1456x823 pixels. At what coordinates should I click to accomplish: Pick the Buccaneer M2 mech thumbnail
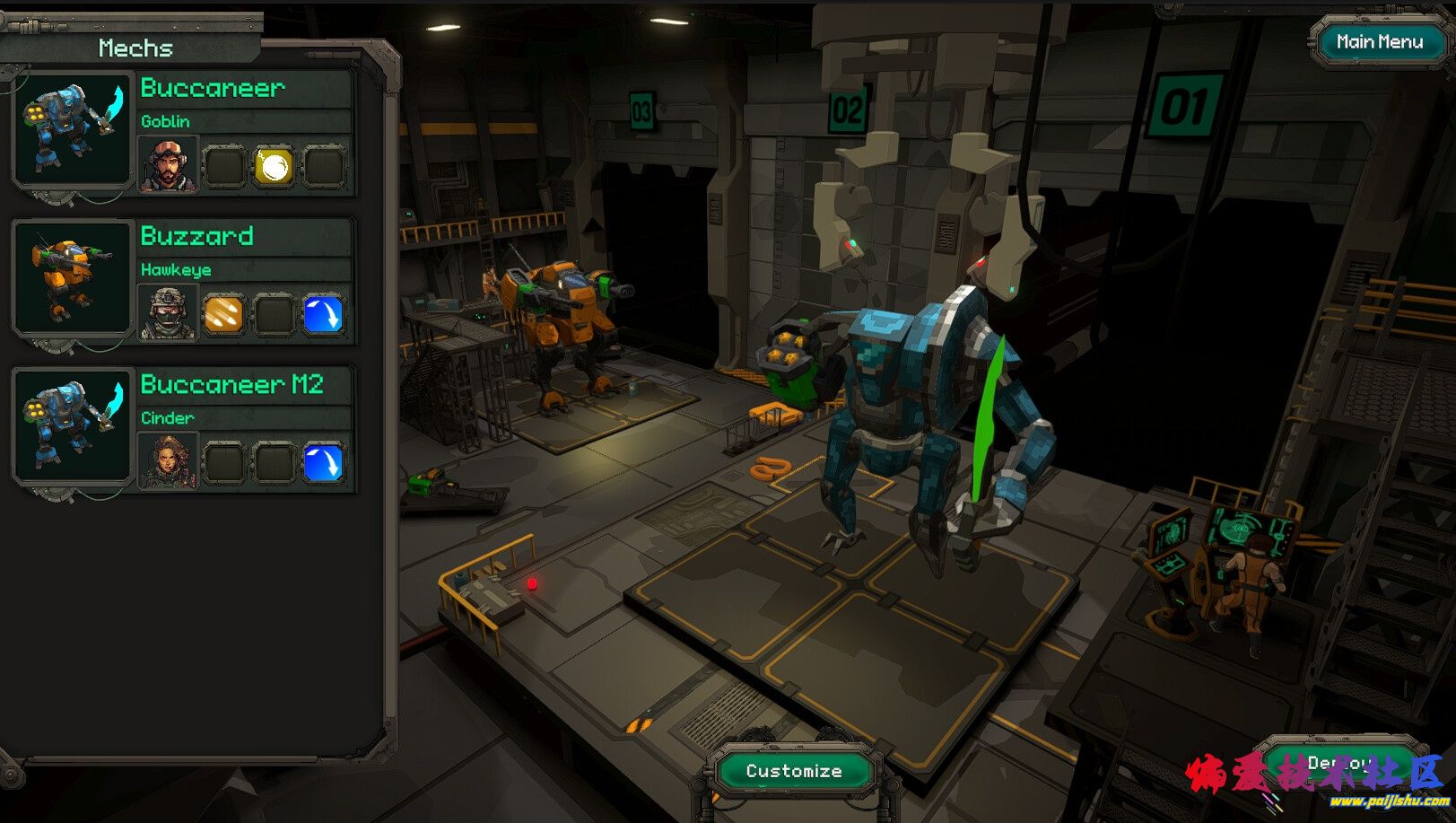coord(72,425)
